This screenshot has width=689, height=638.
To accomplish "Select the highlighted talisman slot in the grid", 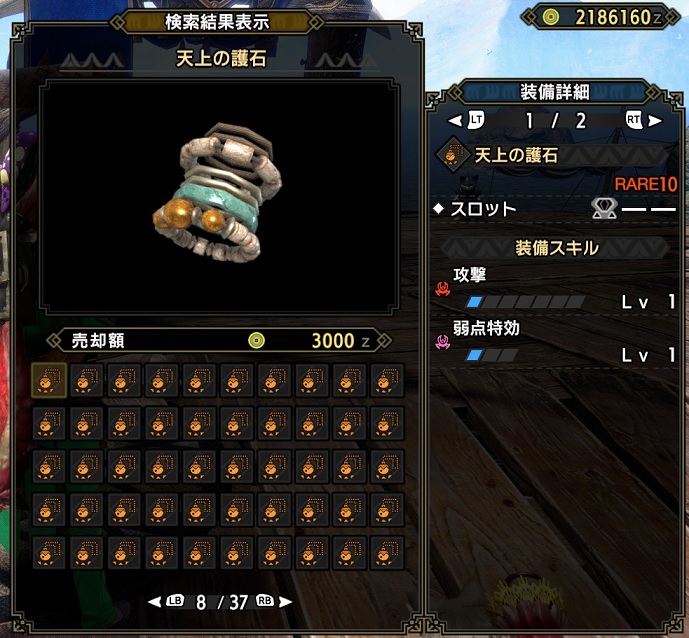I will click(x=50, y=380).
